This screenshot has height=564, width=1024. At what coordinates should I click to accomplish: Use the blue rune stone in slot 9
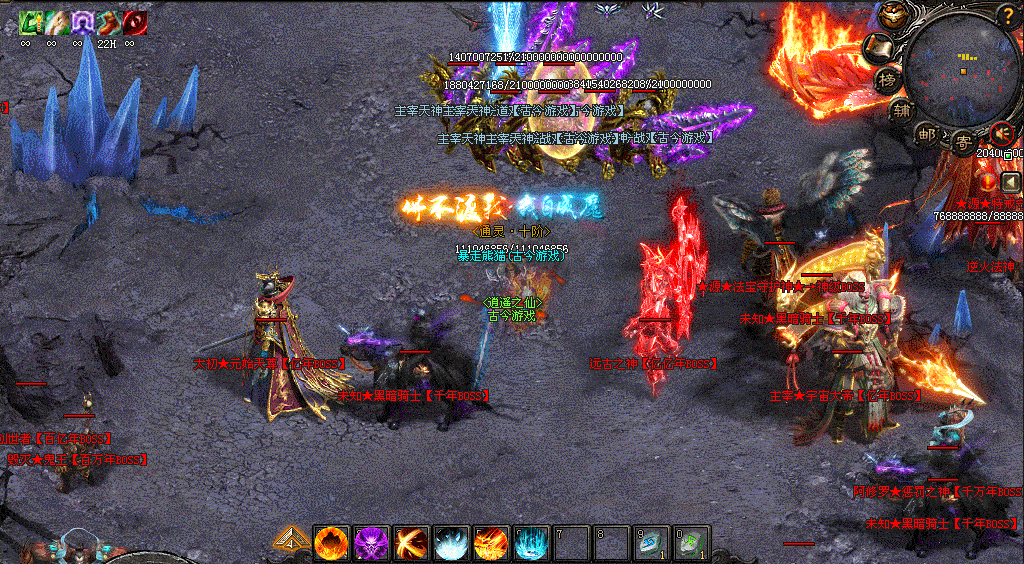click(651, 543)
